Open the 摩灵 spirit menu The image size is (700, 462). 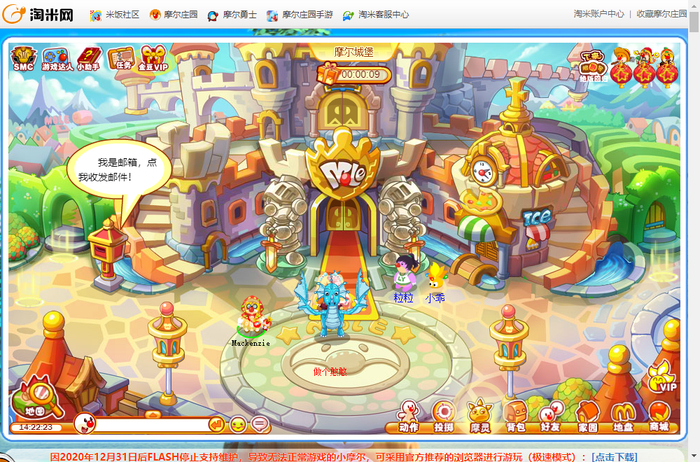click(x=480, y=415)
